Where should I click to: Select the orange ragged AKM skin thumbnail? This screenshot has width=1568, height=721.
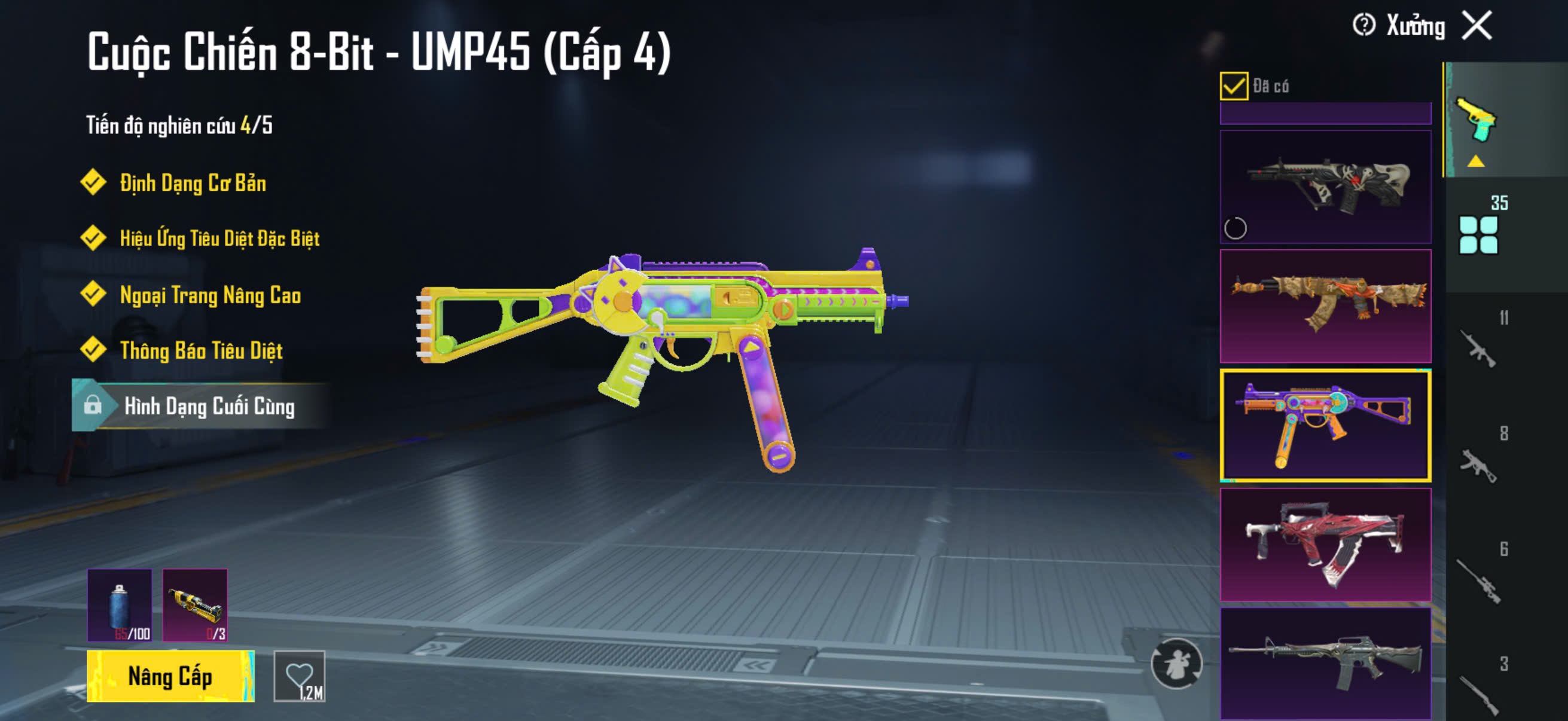tap(1325, 305)
